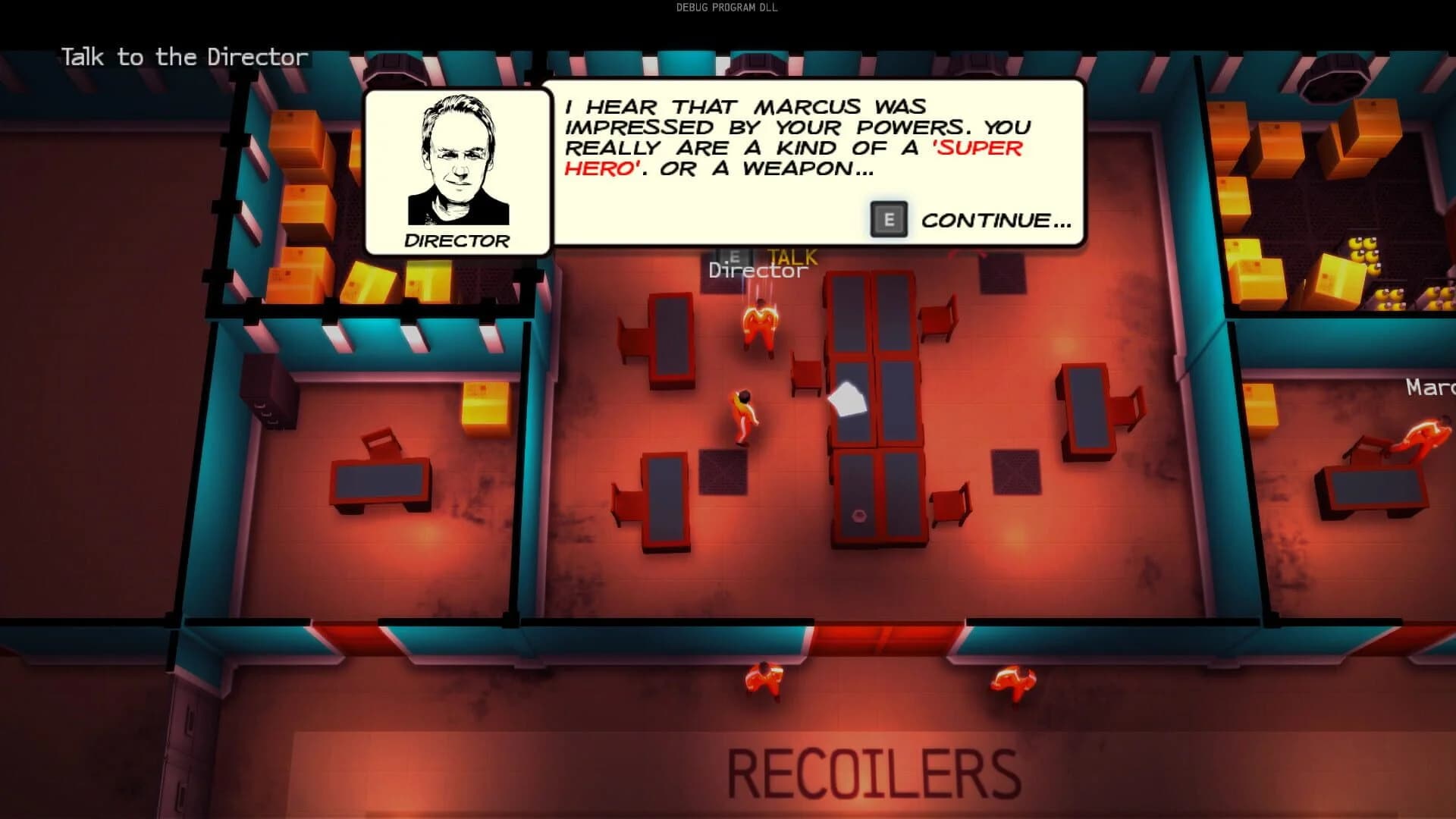Click the DEBUG PROGRAM DLL header text
Viewport: 1456px width, 819px height.
point(726,8)
